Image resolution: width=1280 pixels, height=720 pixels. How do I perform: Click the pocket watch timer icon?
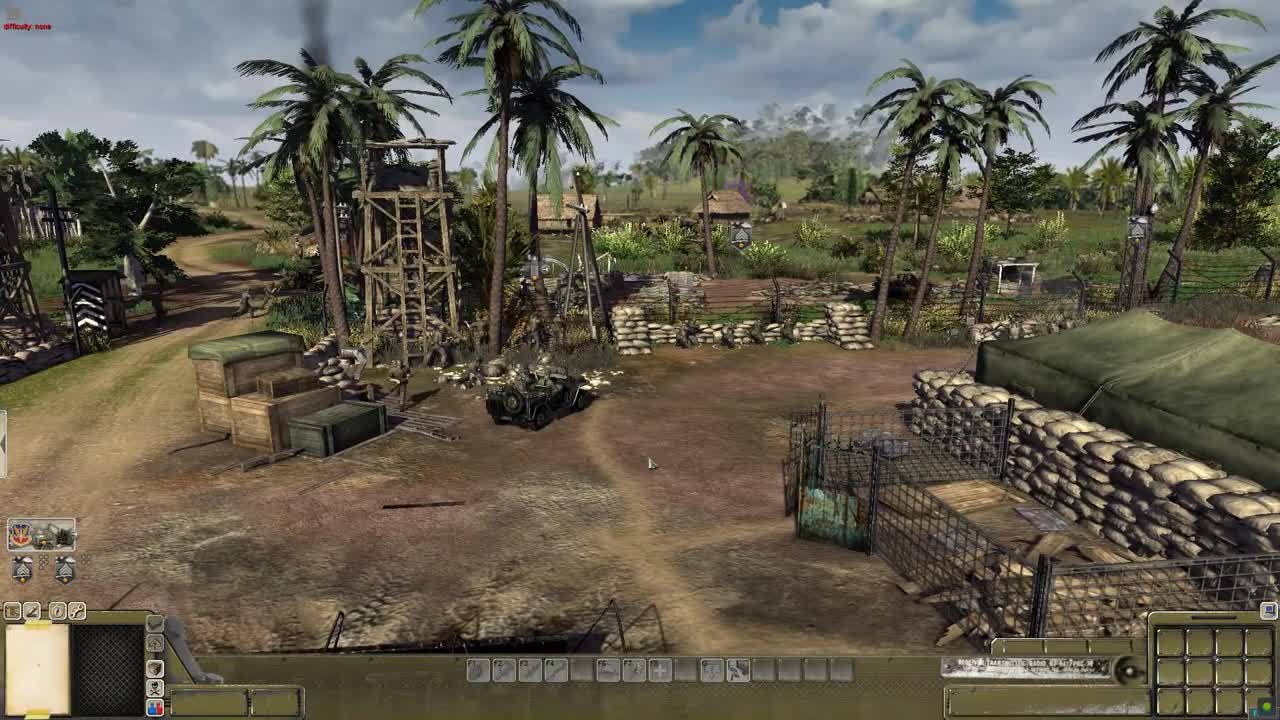(x=57, y=611)
